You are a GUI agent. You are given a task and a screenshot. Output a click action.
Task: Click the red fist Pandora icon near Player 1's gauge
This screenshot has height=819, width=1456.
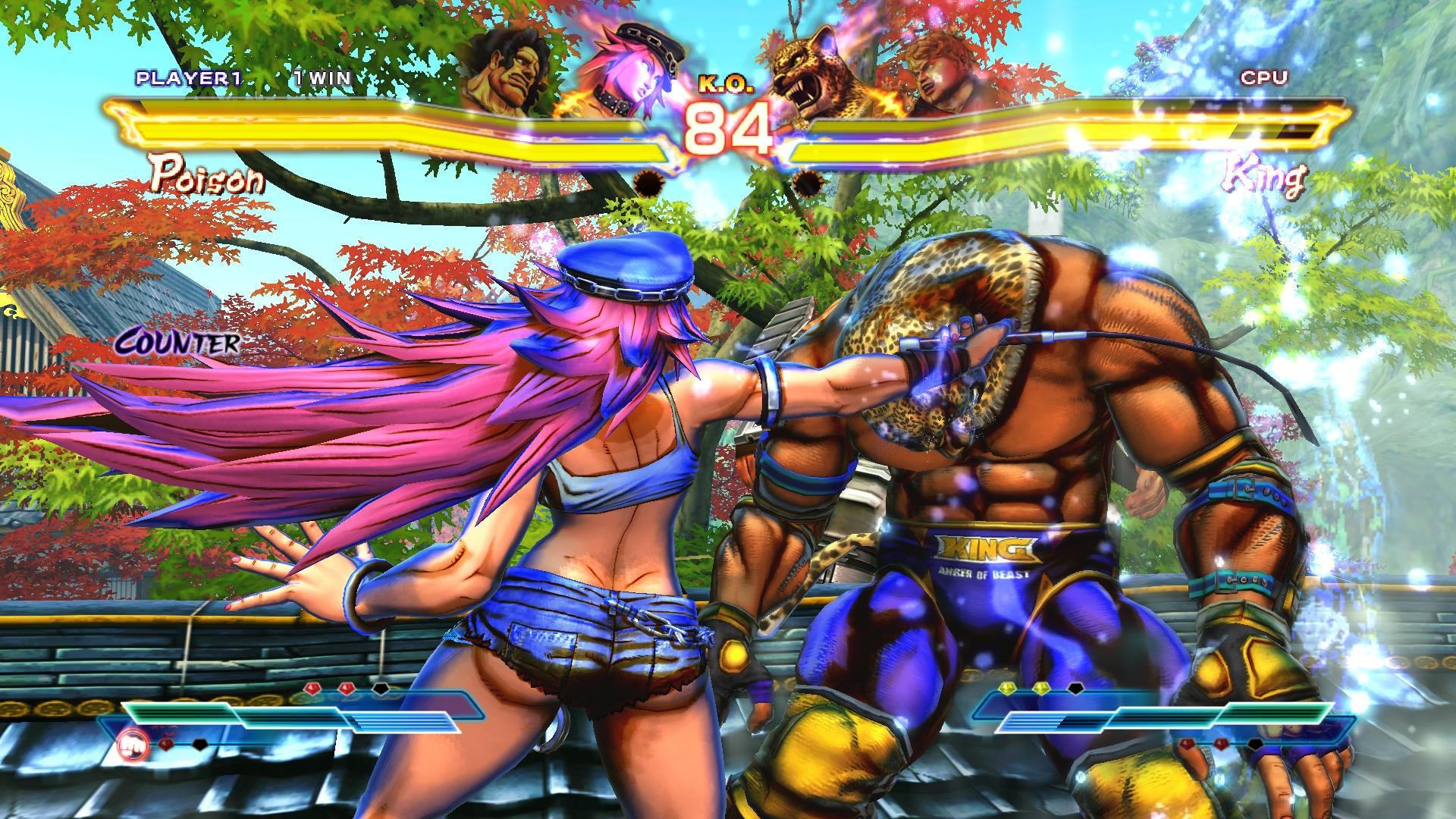point(133,746)
